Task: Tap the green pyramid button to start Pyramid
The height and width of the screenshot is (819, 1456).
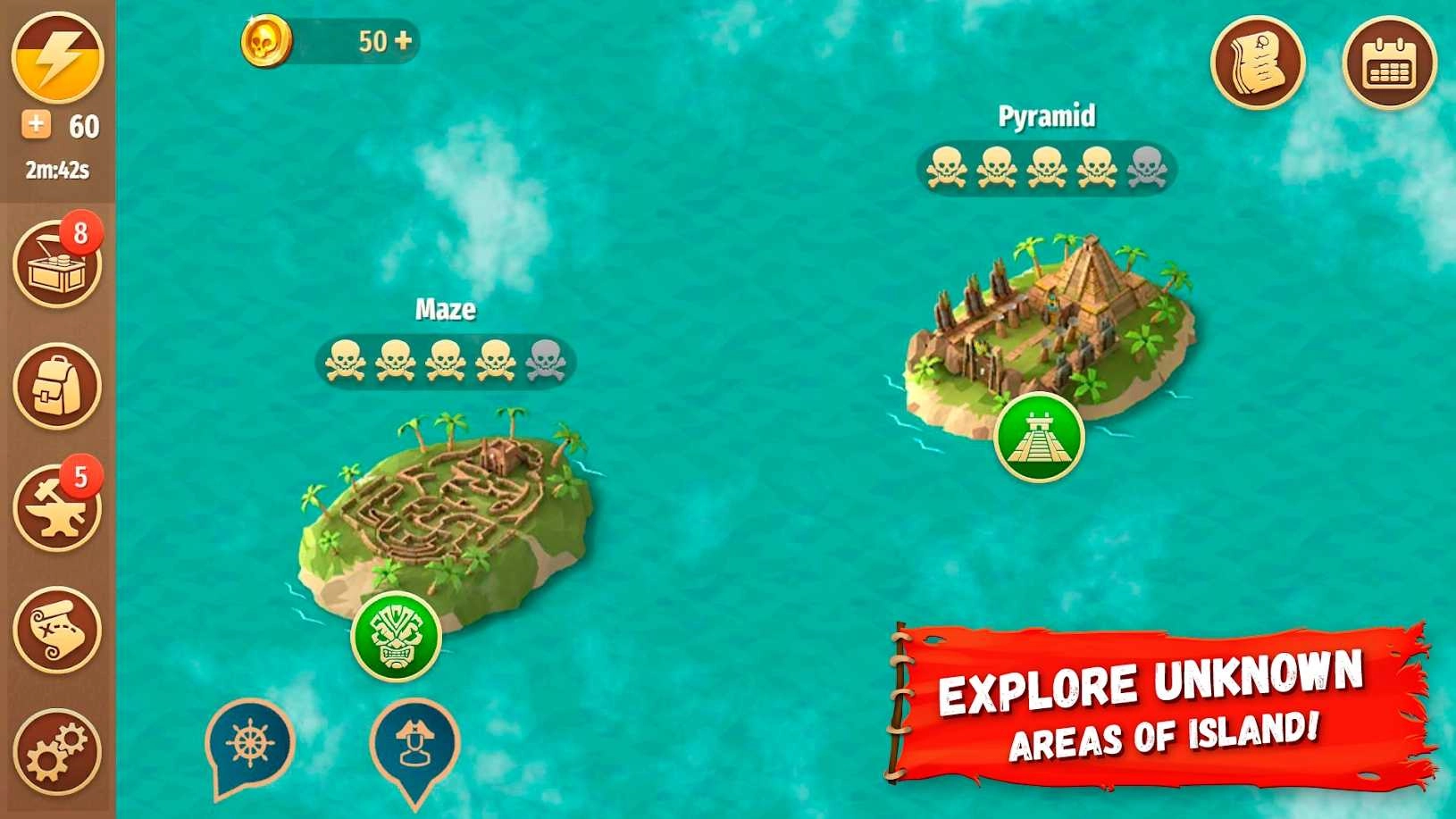Action: [1039, 439]
